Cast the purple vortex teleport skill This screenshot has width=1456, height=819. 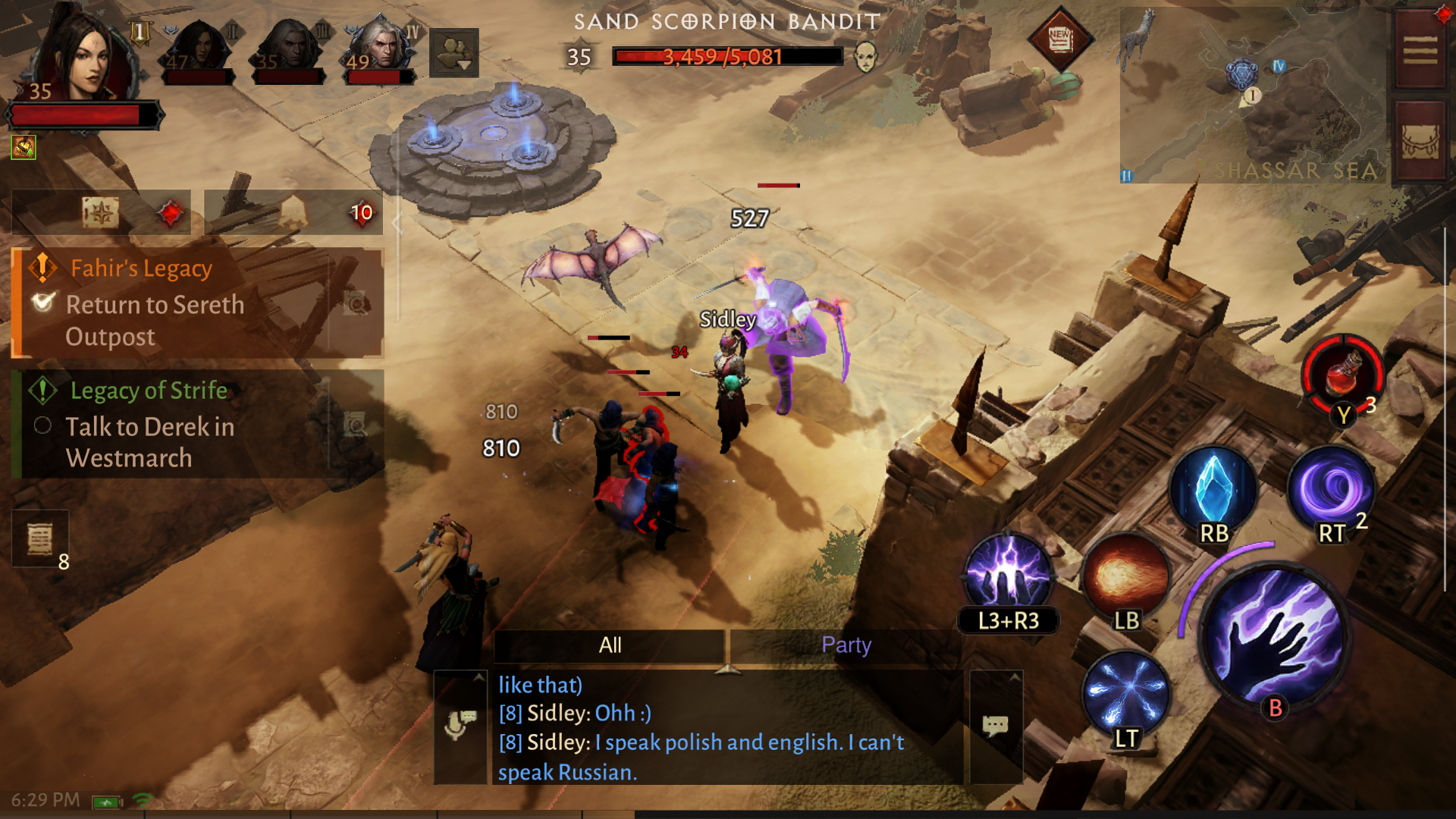[1331, 489]
